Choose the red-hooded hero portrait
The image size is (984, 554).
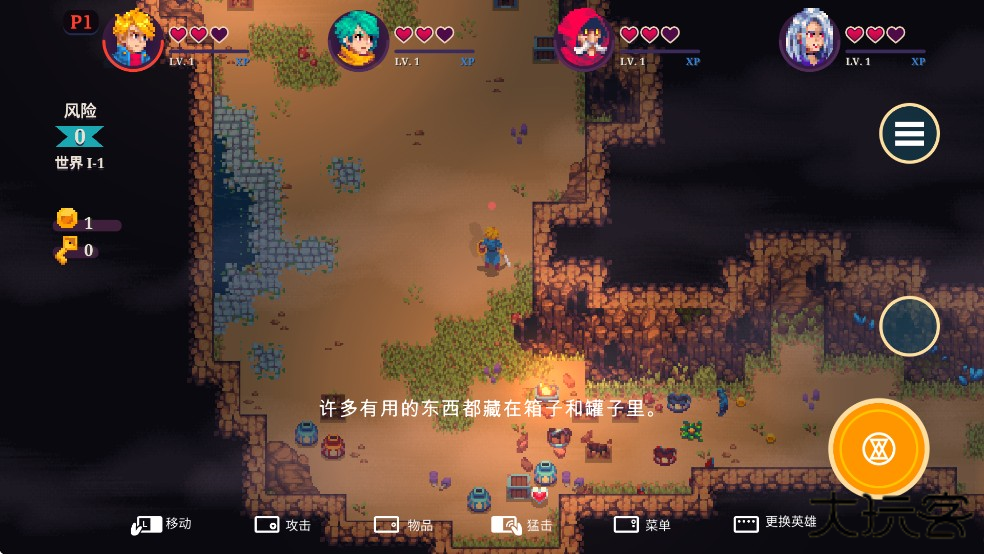585,40
